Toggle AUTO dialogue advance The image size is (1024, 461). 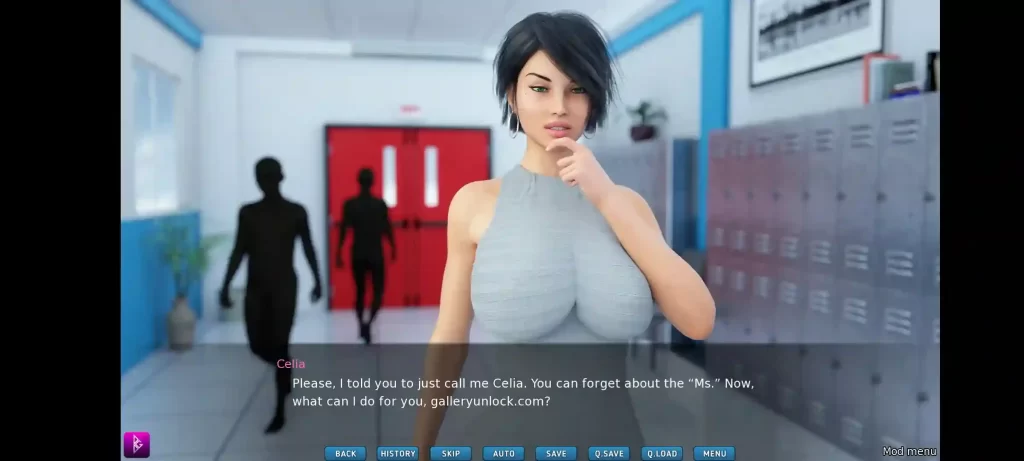[x=503, y=453]
